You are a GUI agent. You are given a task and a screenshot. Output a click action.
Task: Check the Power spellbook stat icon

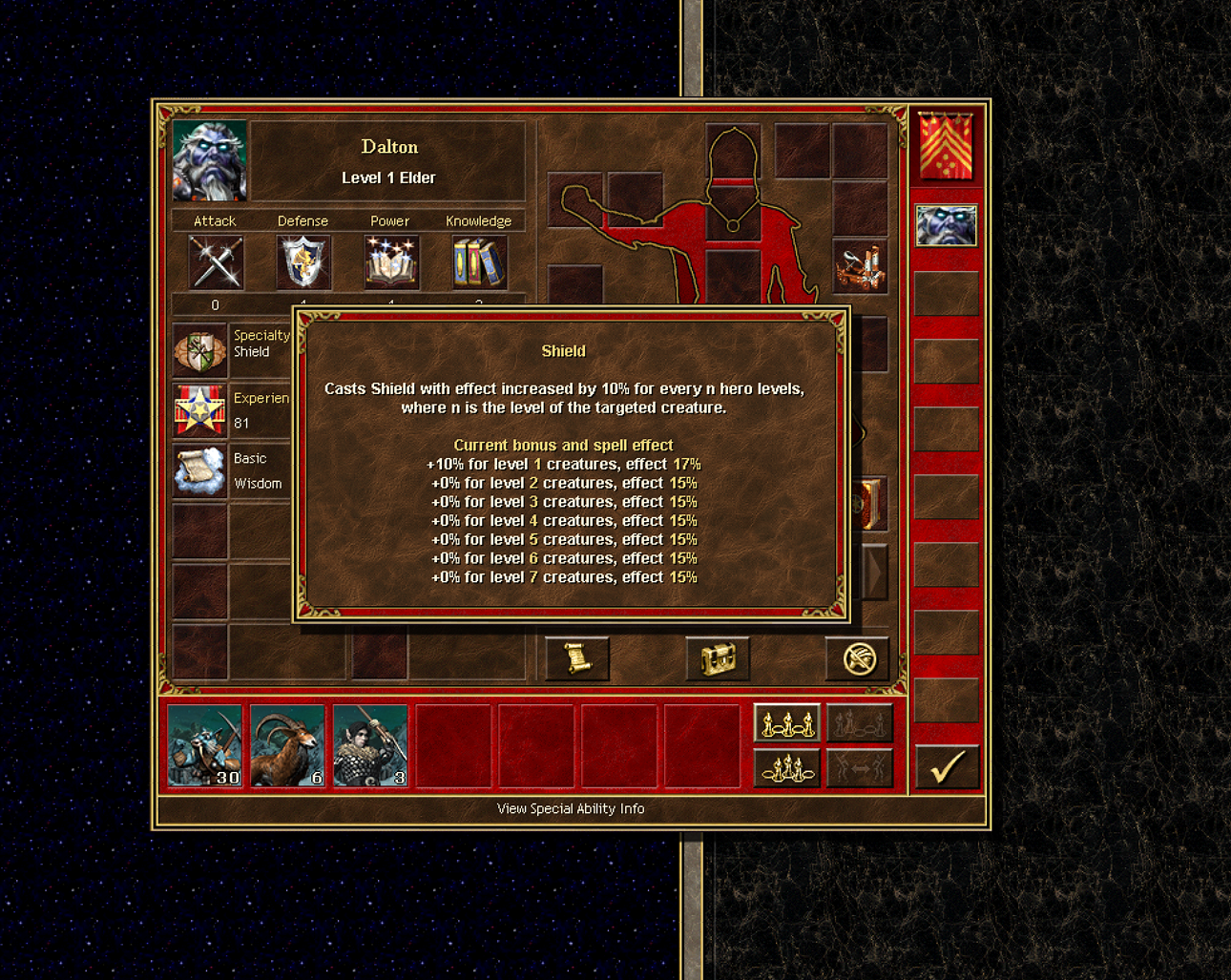click(390, 262)
